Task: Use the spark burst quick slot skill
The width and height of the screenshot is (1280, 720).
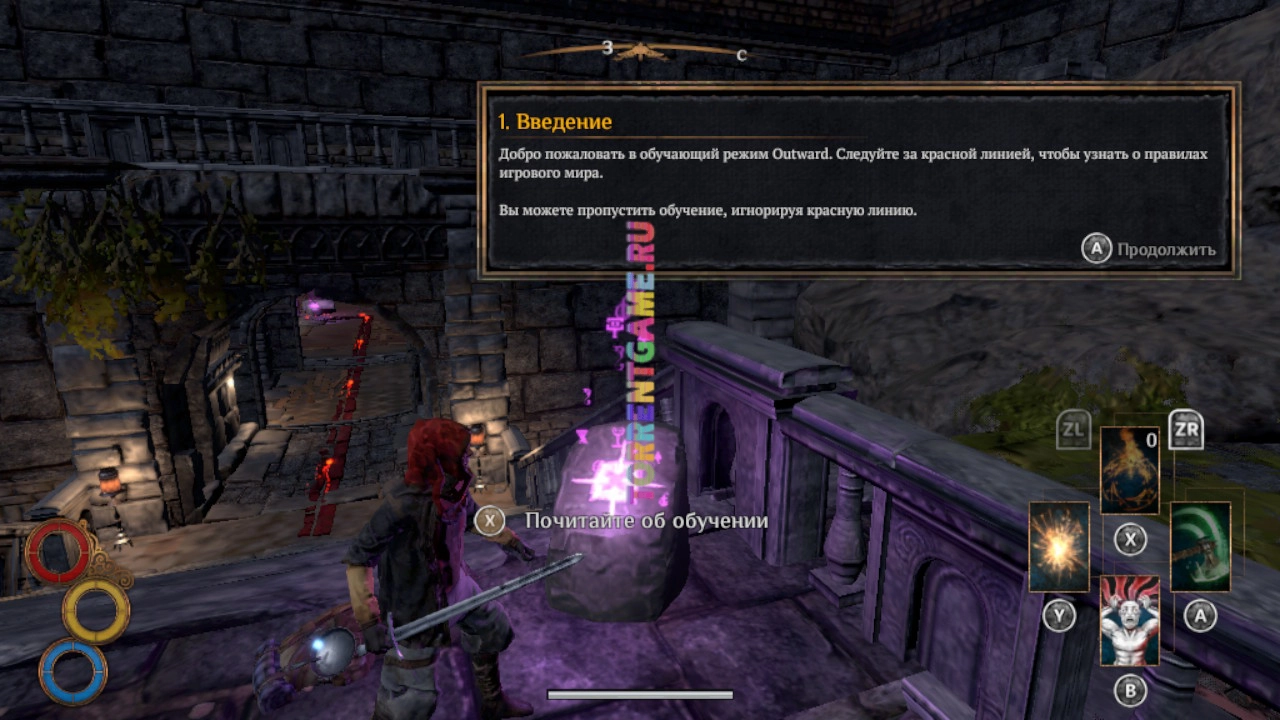Action: (1059, 546)
